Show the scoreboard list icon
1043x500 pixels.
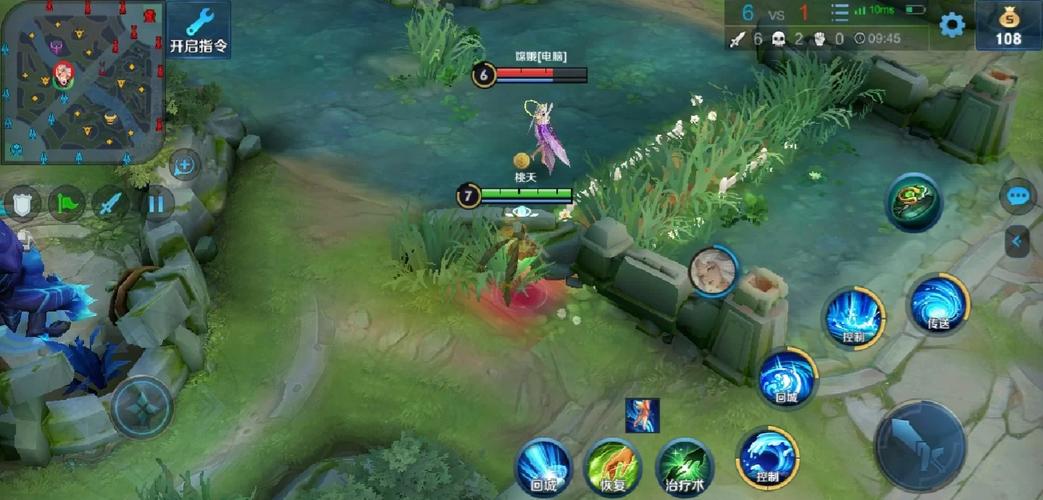click(839, 13)
